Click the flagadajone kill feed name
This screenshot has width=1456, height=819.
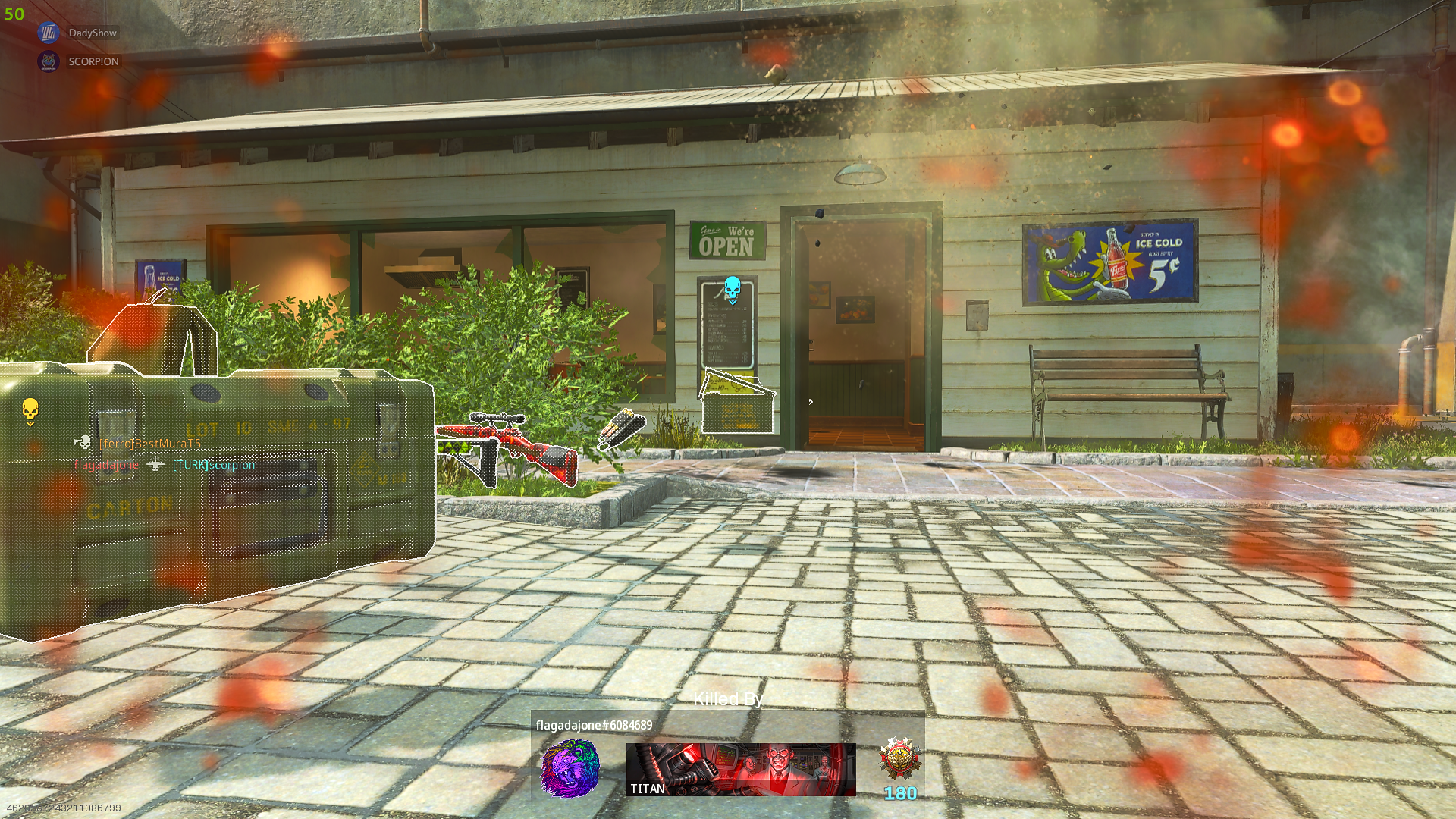[x=106, y=465]
